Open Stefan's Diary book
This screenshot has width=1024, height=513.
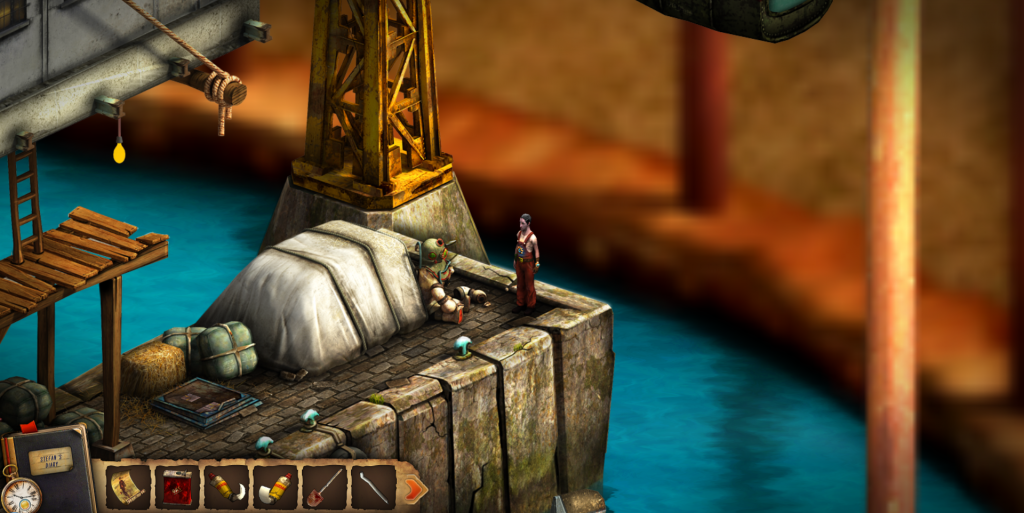coord(55,462)
